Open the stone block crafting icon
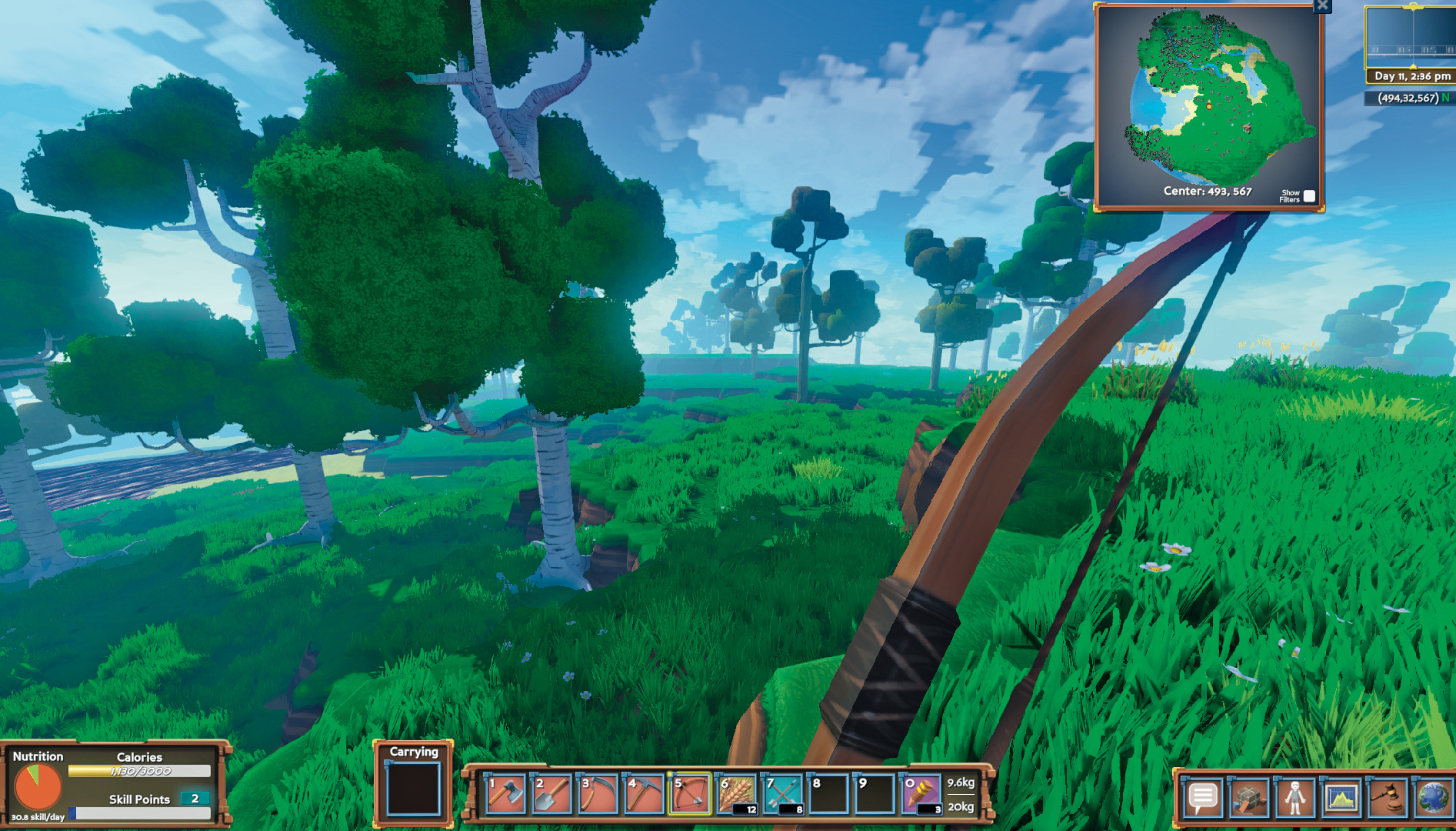This screenshot has height=831, width=1456. coord(1249,798)
